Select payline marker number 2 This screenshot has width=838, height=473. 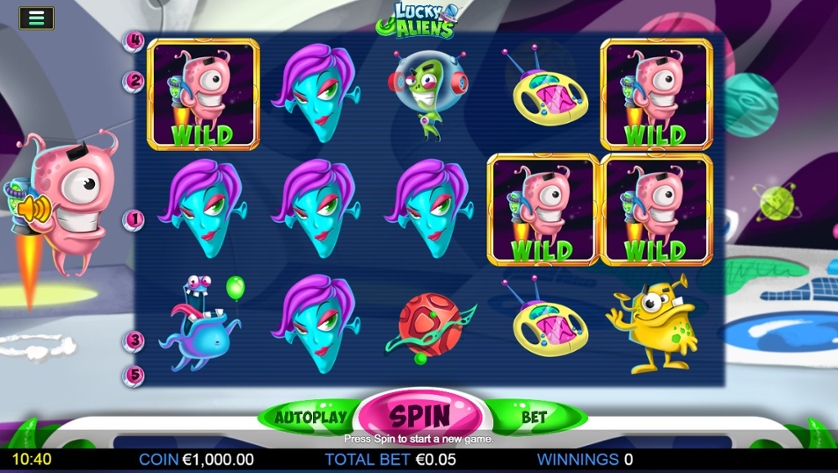pos(135,80)
